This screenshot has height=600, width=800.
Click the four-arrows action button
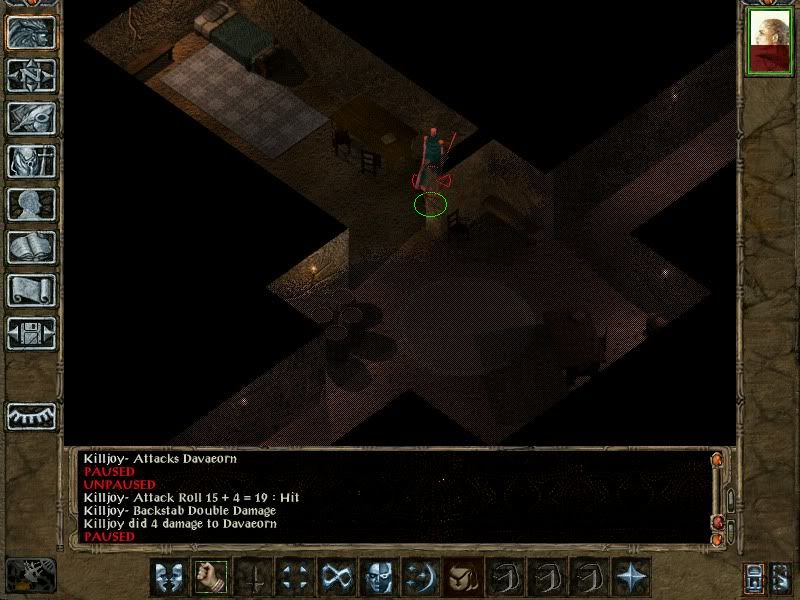pyautogui.click(x=295, y=577)
